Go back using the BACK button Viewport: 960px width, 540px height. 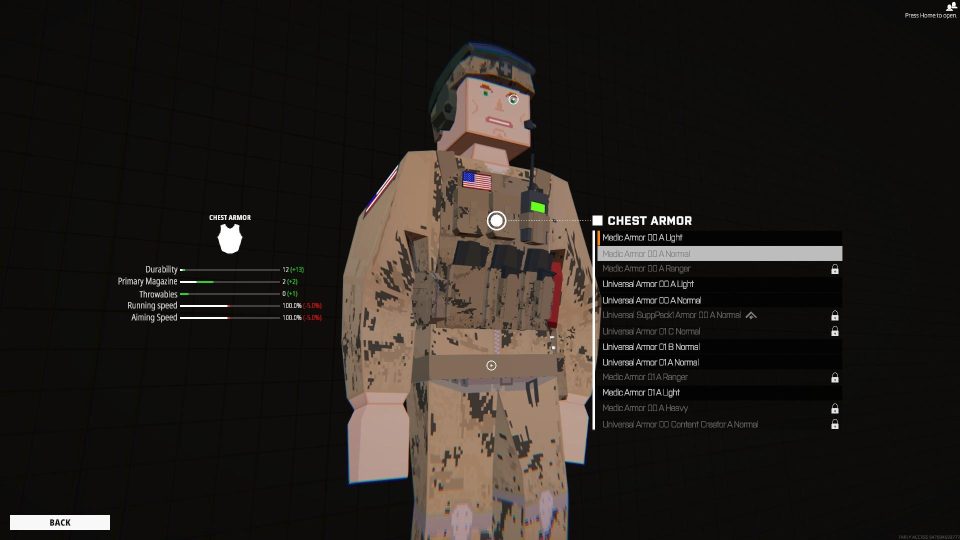click(60, 522)
